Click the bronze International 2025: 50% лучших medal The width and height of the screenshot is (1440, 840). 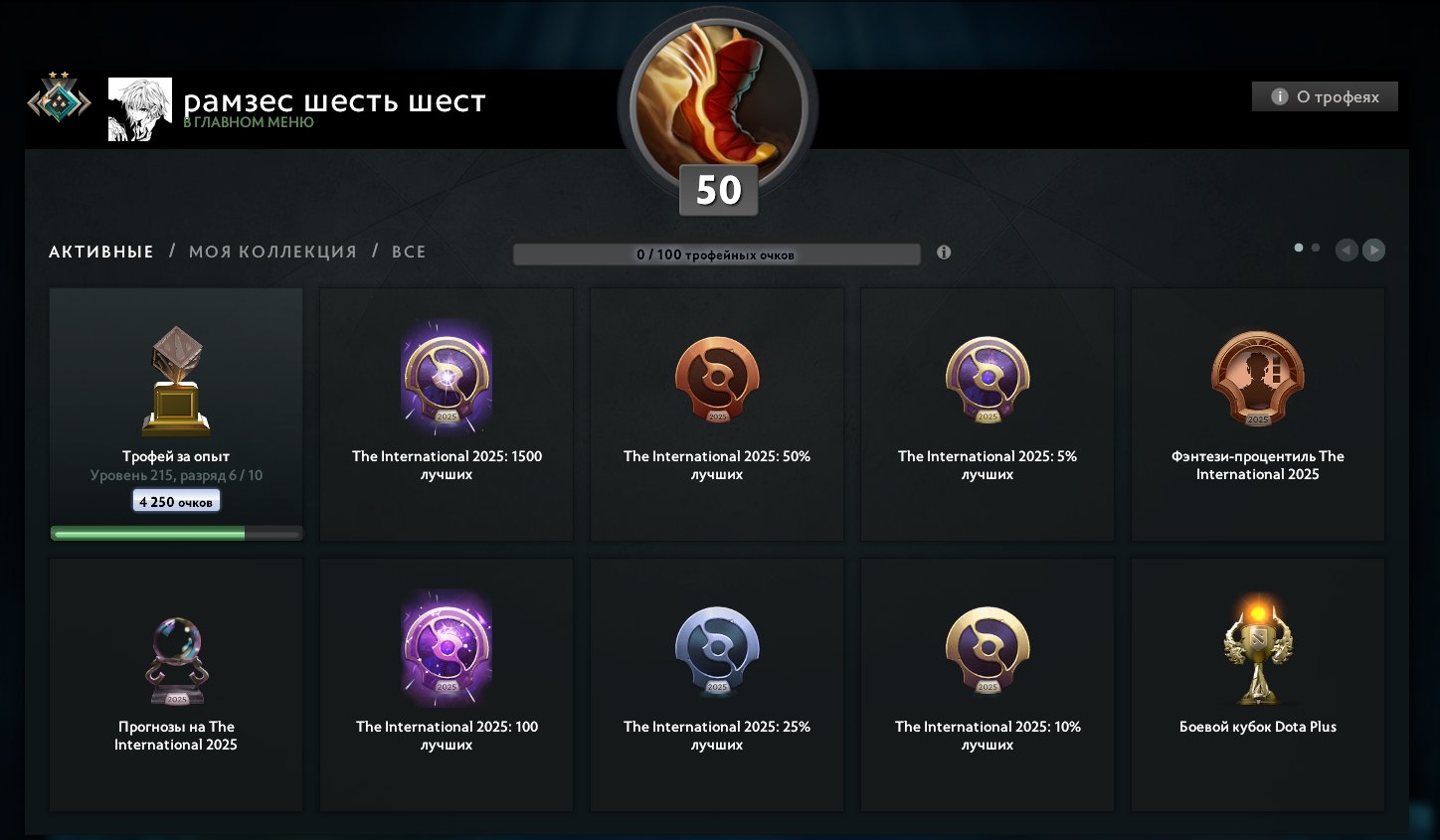716,380
